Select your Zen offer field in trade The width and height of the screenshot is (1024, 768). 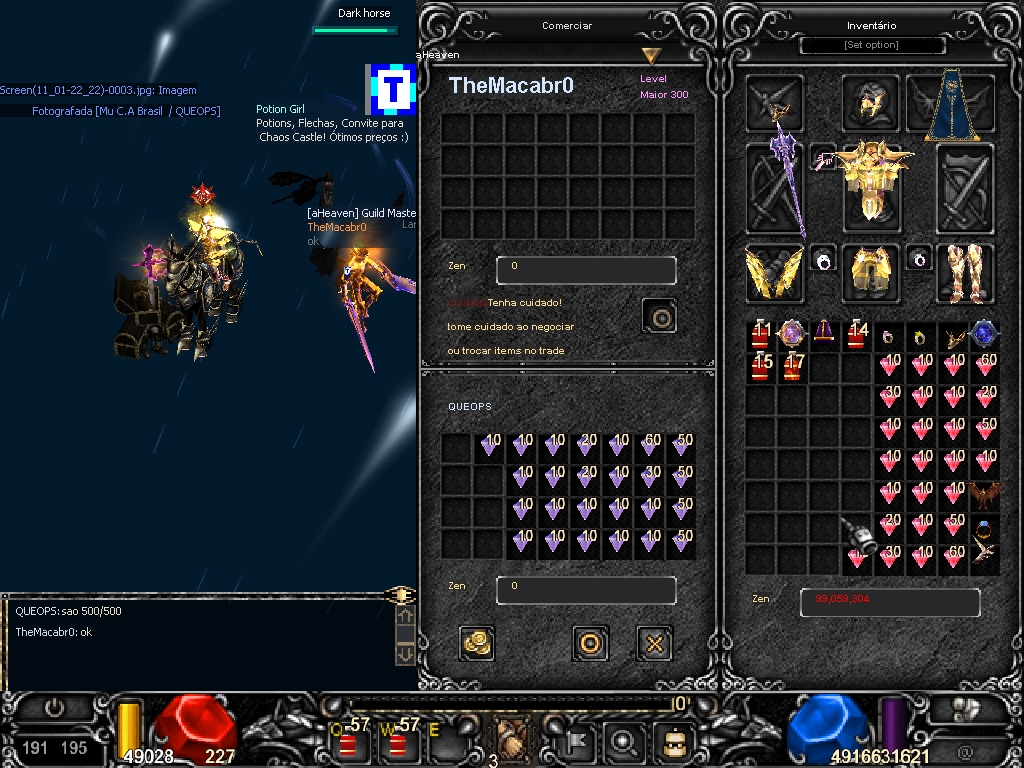[586, 590]
